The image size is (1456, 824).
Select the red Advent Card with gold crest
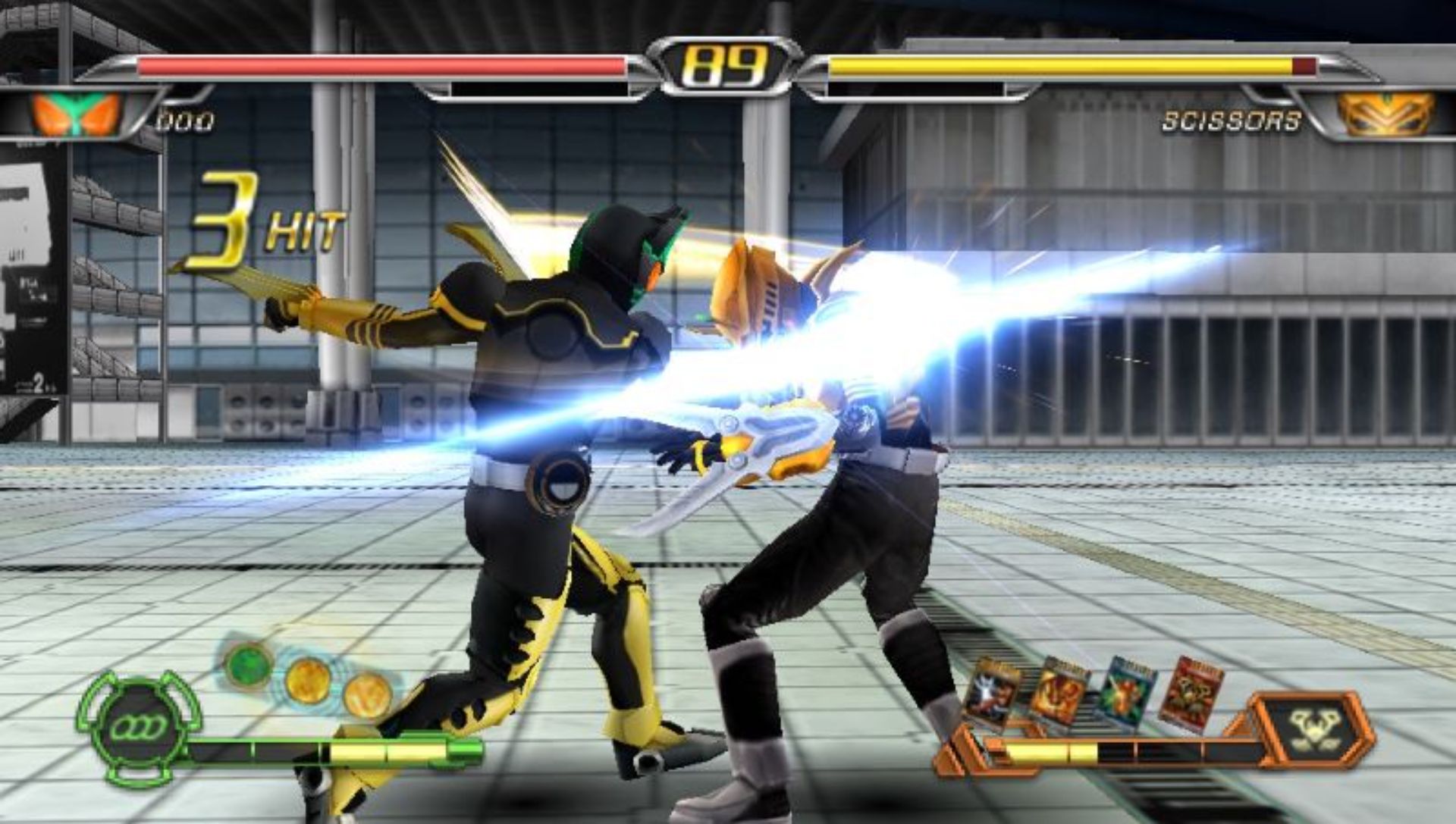pyautogui.click(x=1189, y=694)
